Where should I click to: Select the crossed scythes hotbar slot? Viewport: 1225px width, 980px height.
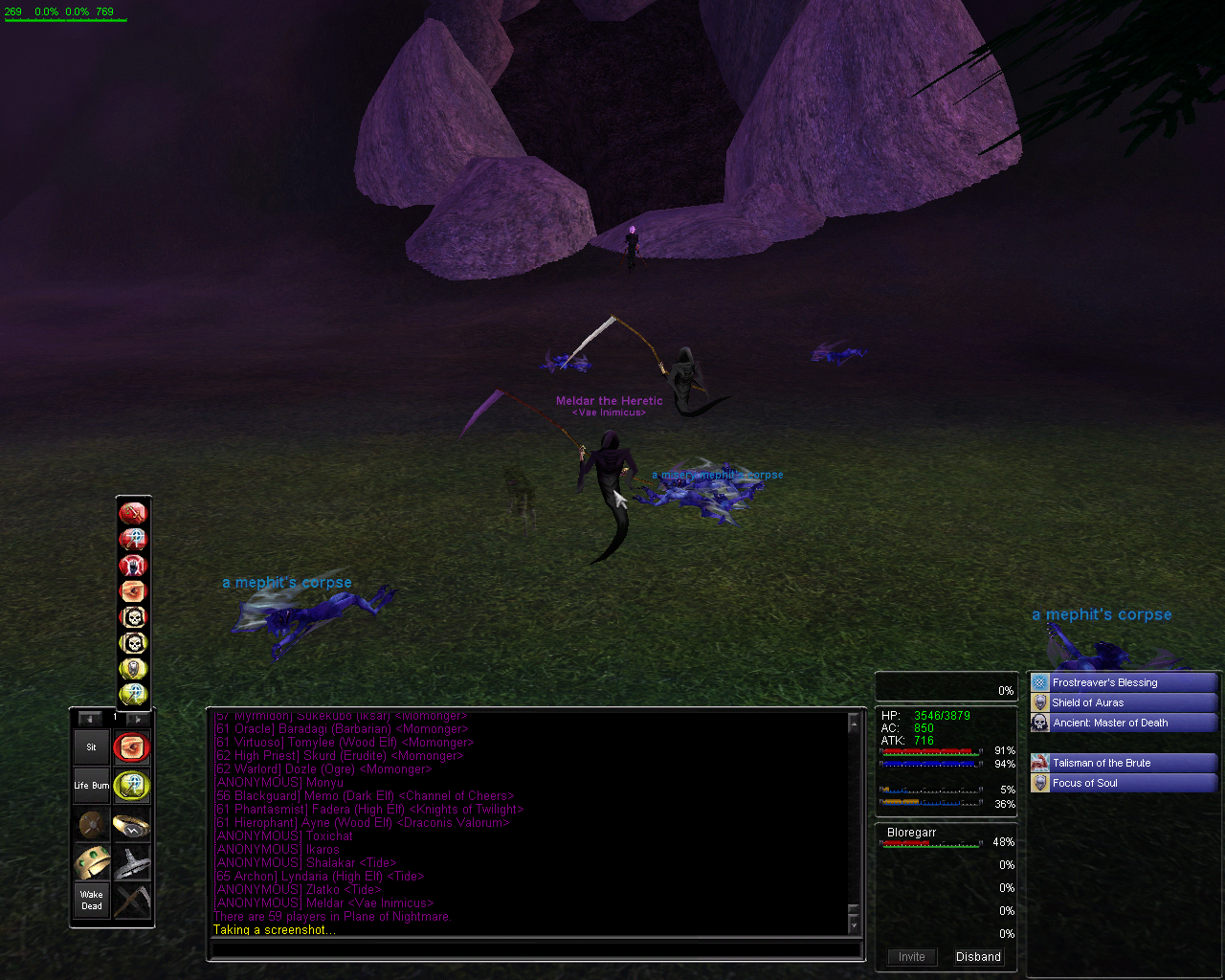tap(132, 901)
